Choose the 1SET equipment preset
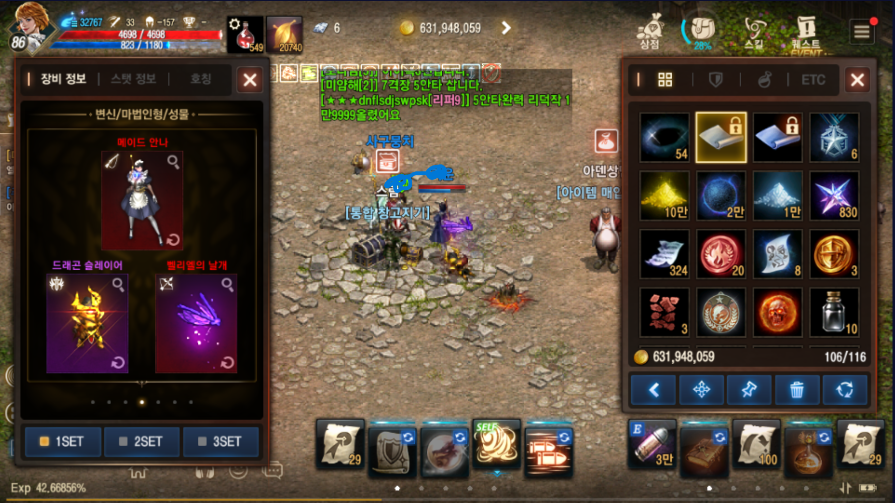 (x=62, y=441)
